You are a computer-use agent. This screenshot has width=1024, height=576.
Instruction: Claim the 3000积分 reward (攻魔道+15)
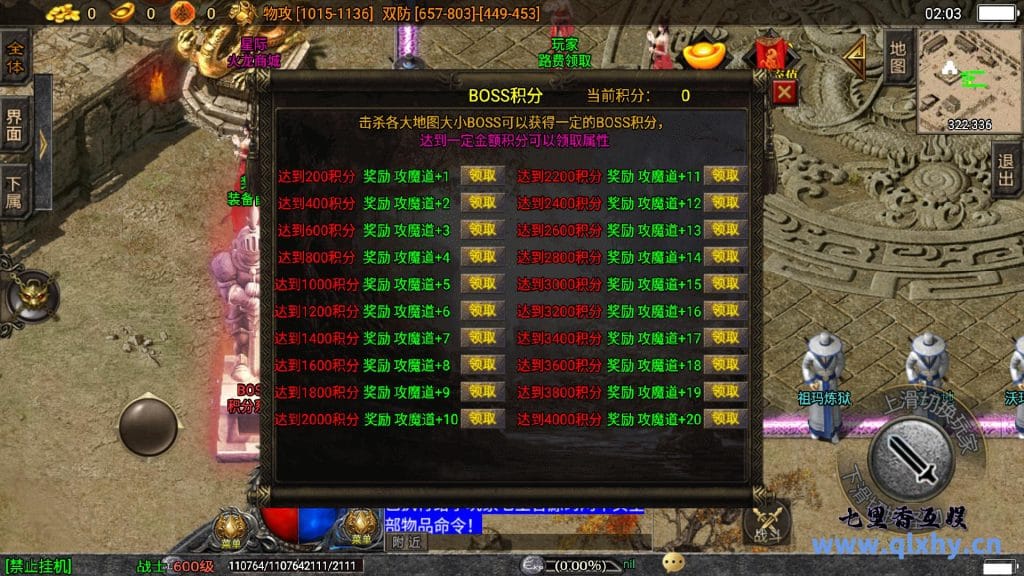(726, 284)
